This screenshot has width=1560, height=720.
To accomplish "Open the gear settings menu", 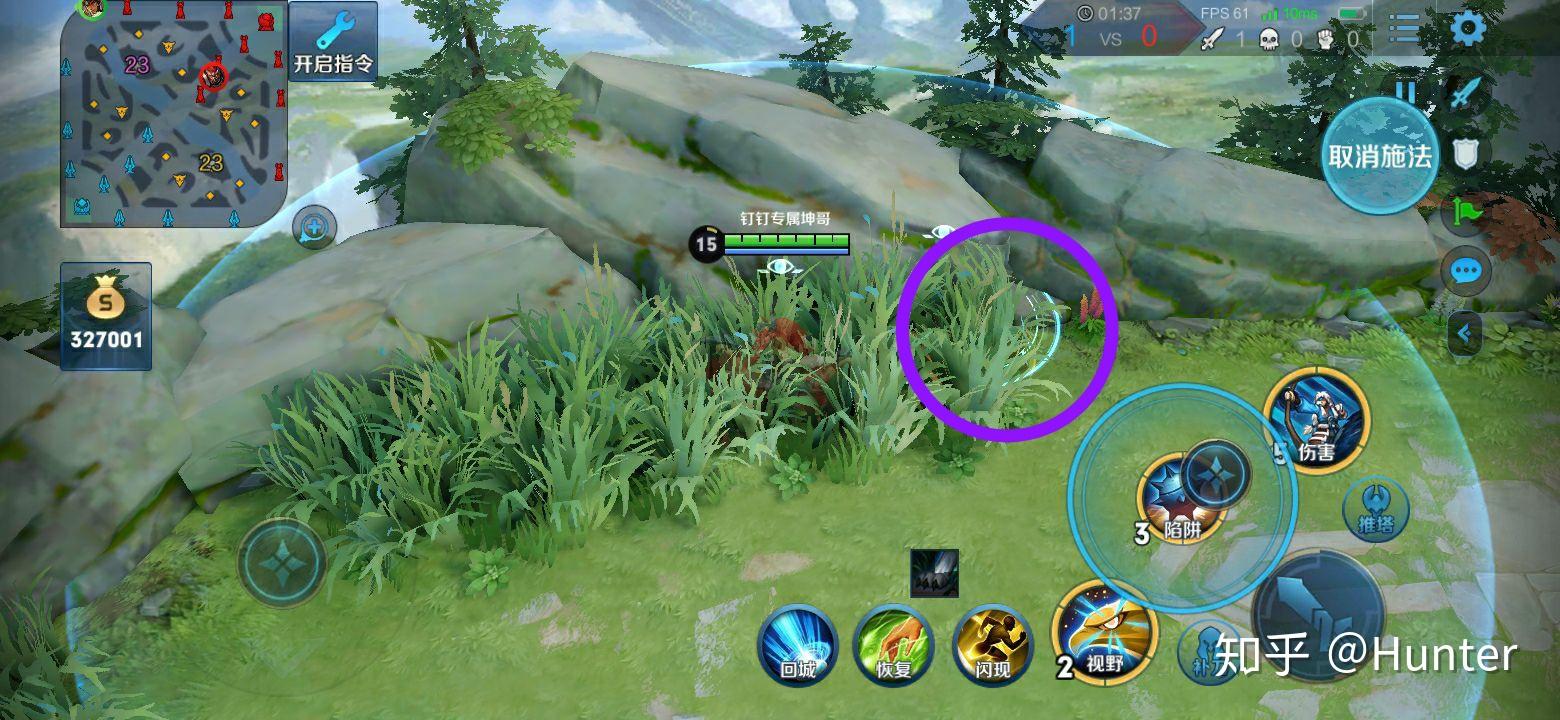I will [1466, 28].
